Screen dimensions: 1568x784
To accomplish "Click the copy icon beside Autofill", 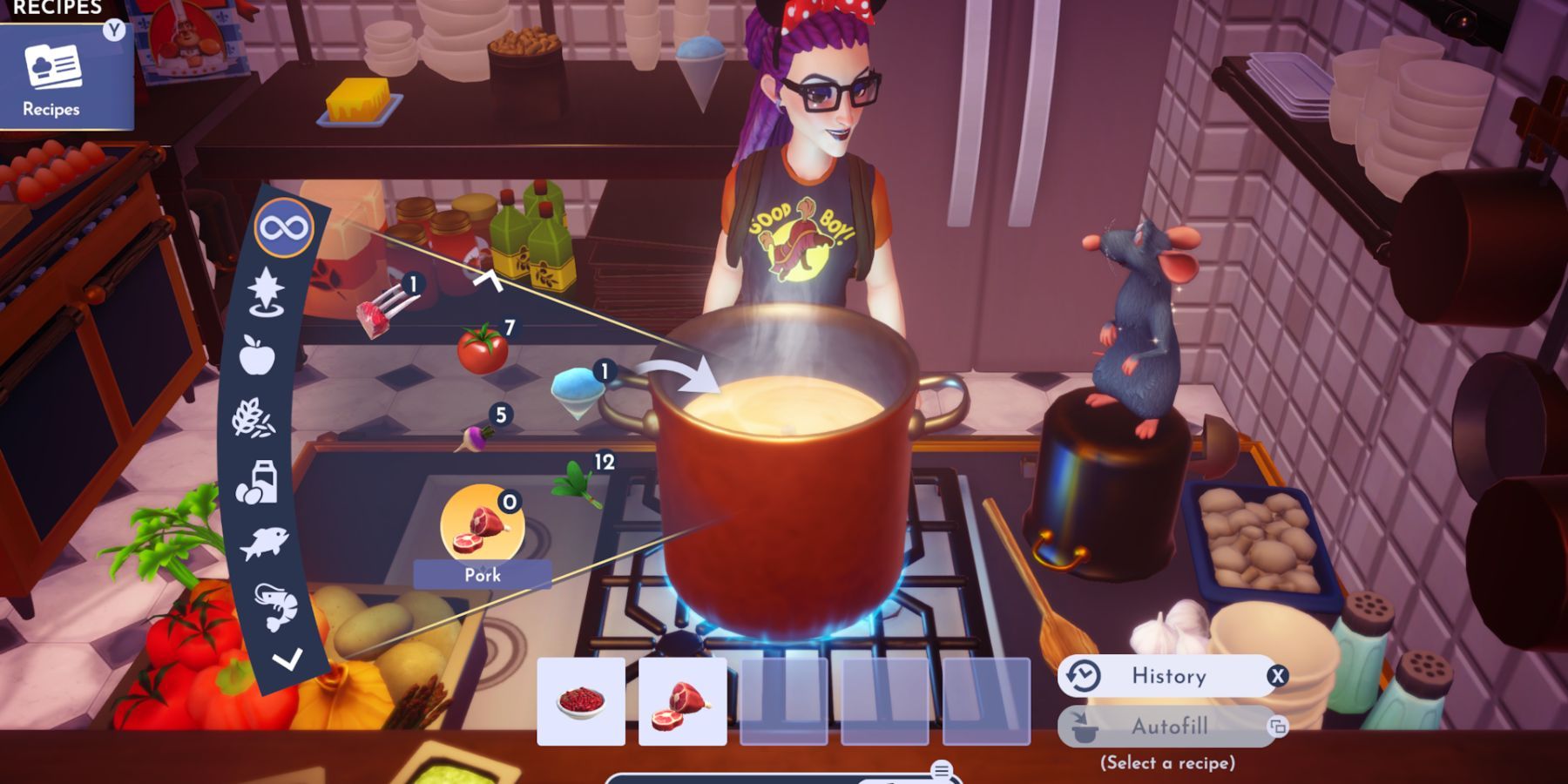I will (x=1275, y=725).
